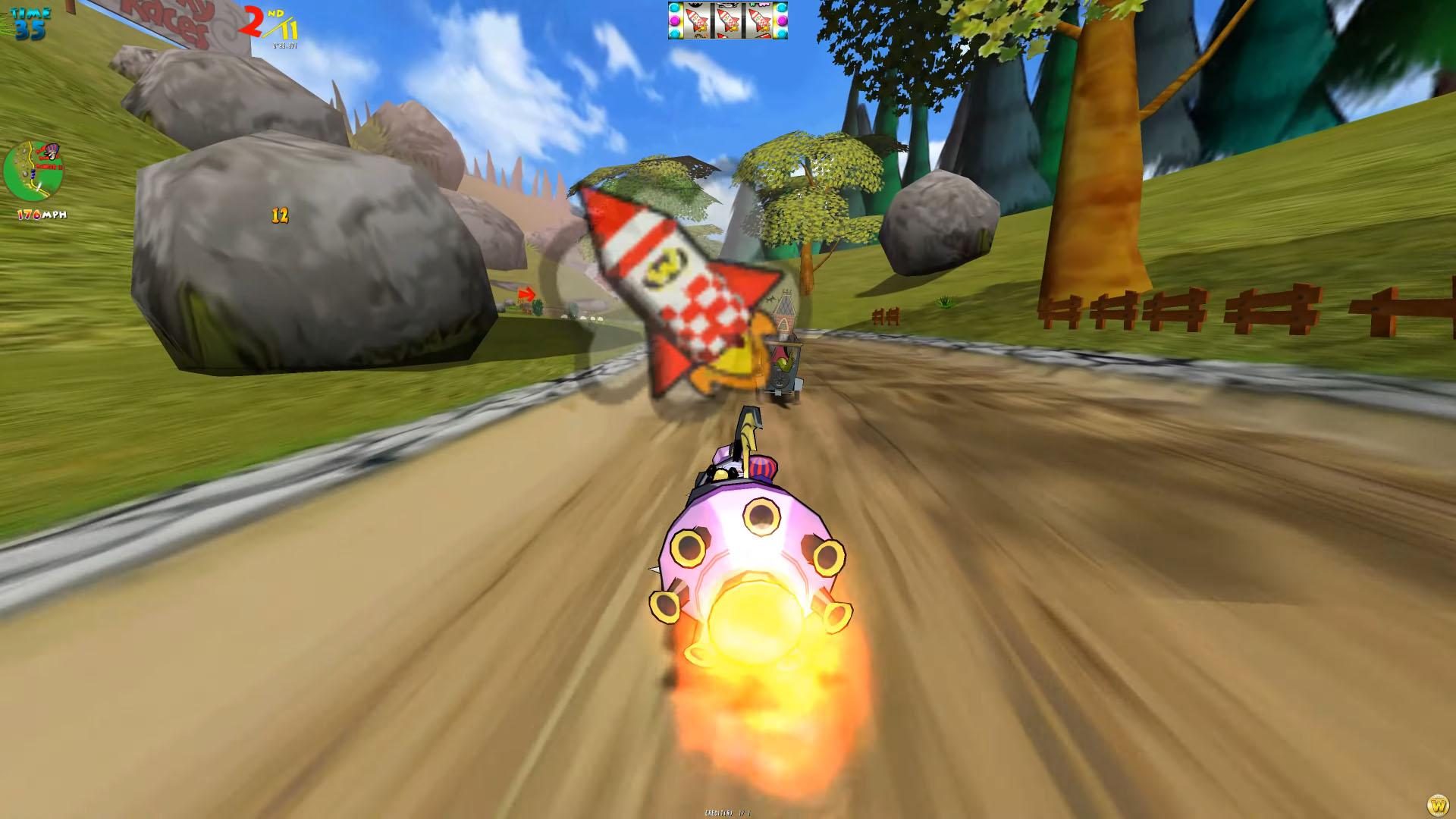
Task: Toggle the cyan light on the slot machine frame
Action: pos(674,8)
